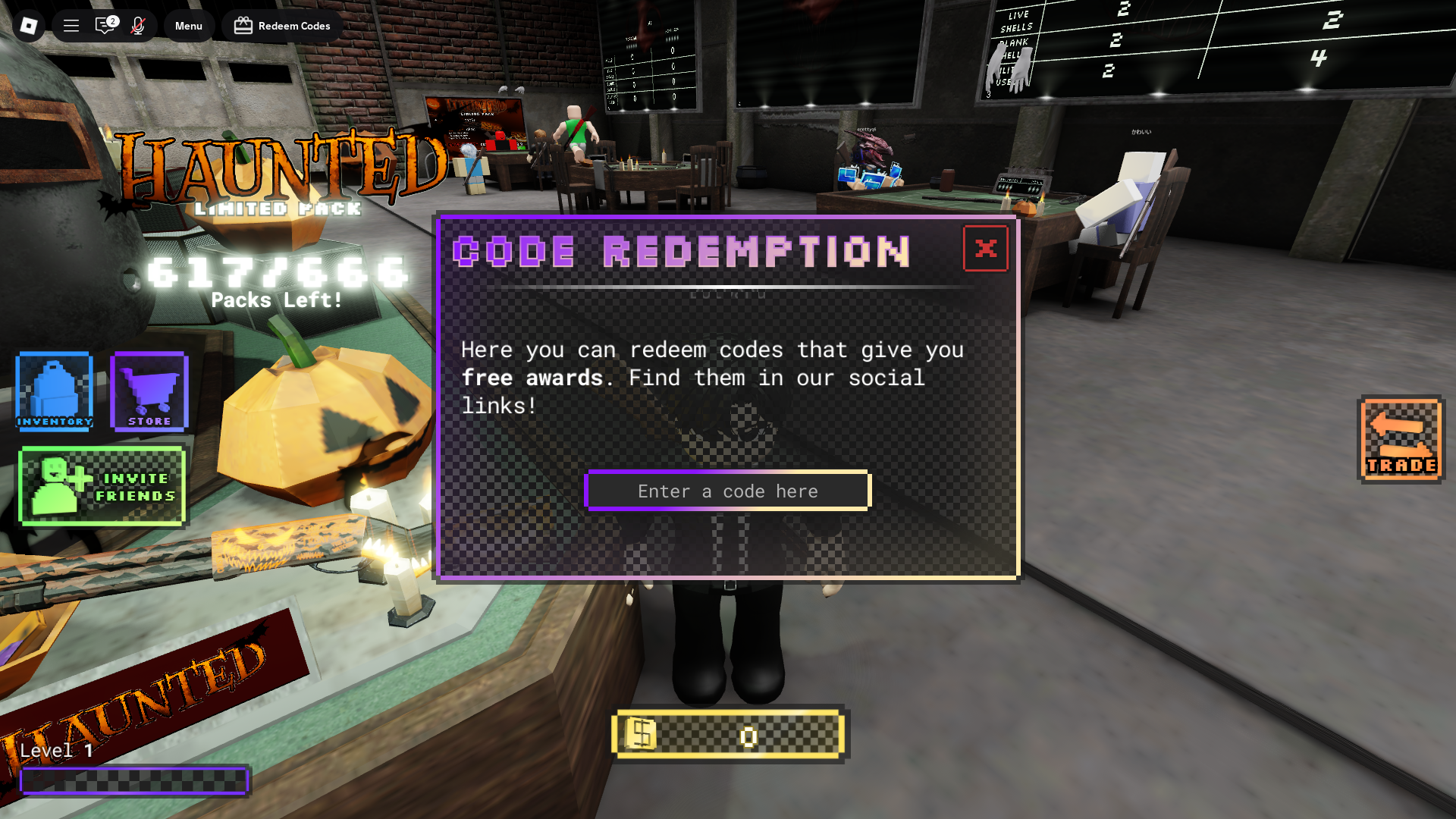Screen dimensions: 1456x819
Task: Open the Trade menu with orange arrows
Action: (1401, 442)
